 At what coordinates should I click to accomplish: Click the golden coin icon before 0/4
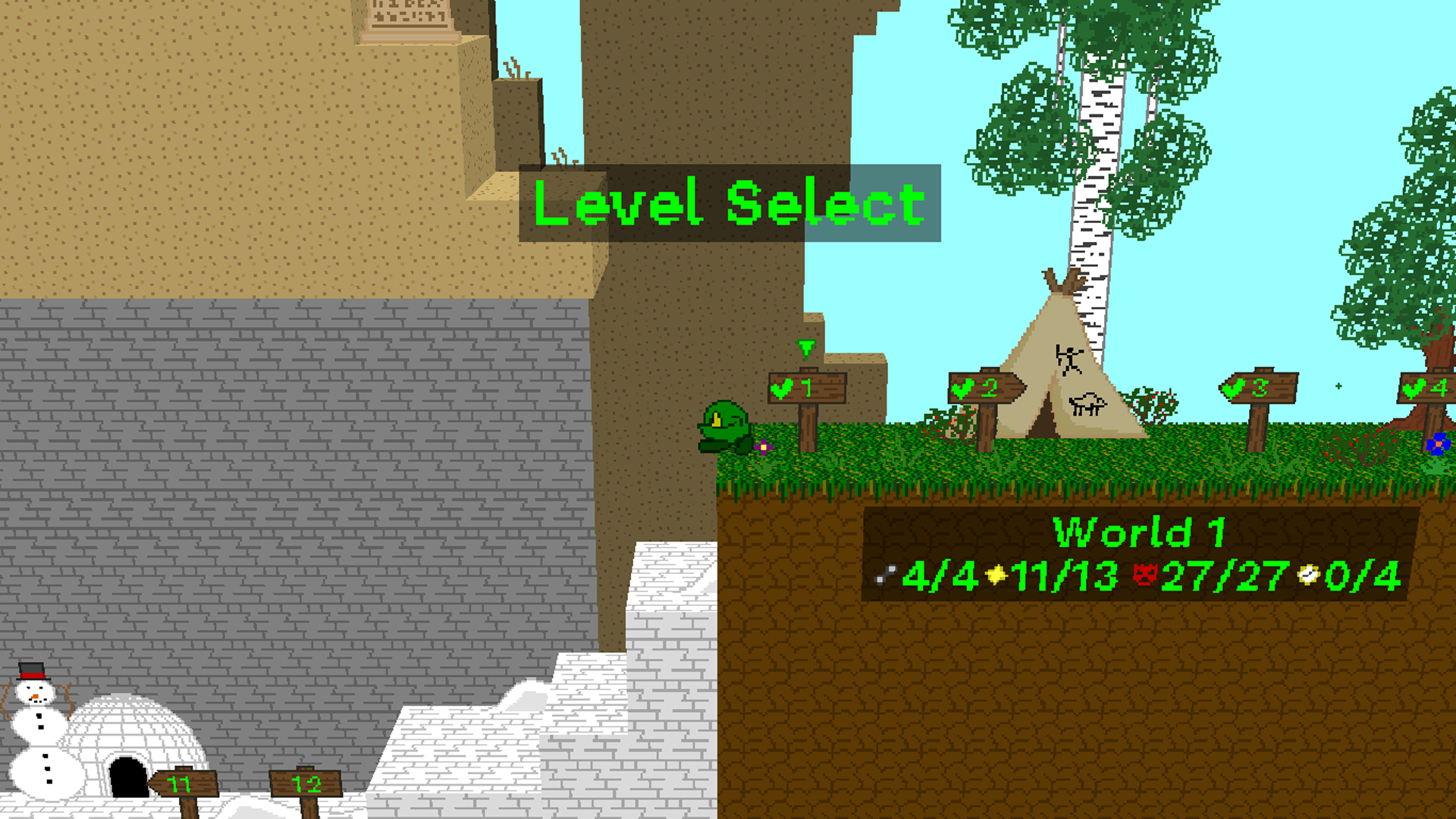pos(1310,574)
